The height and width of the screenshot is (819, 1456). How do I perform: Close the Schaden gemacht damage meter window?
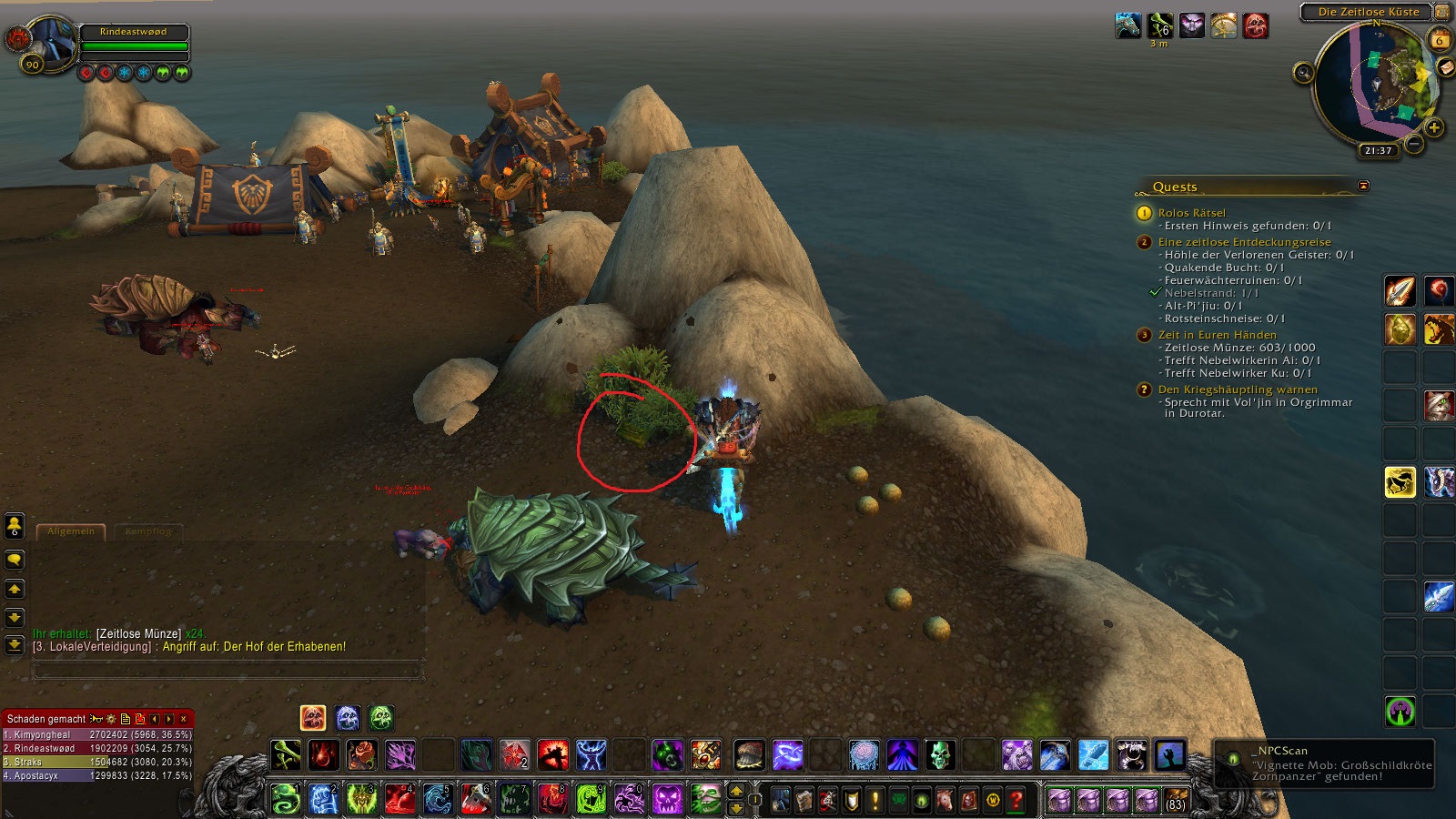184,719
